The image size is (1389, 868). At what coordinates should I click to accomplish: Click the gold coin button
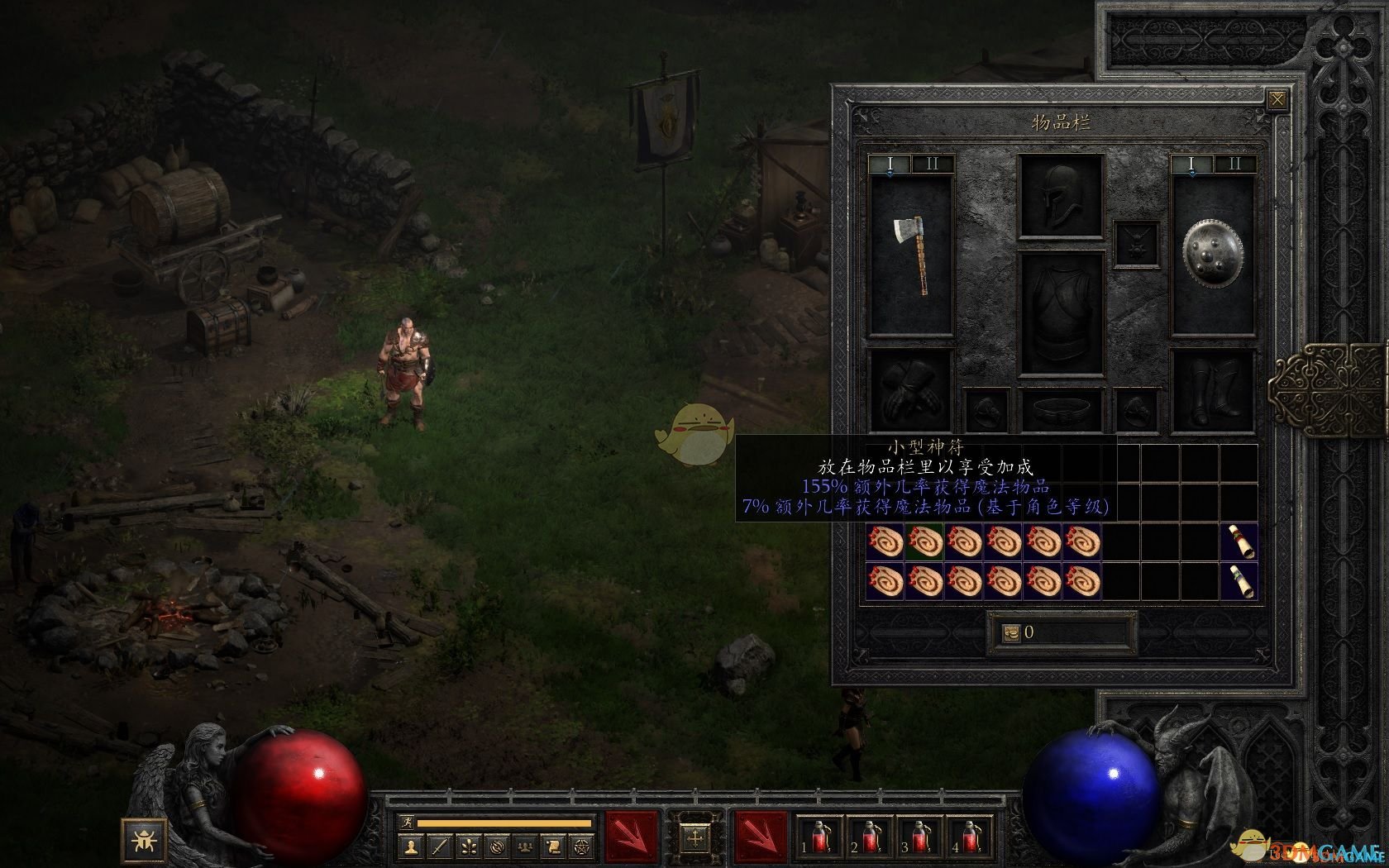1012,633
